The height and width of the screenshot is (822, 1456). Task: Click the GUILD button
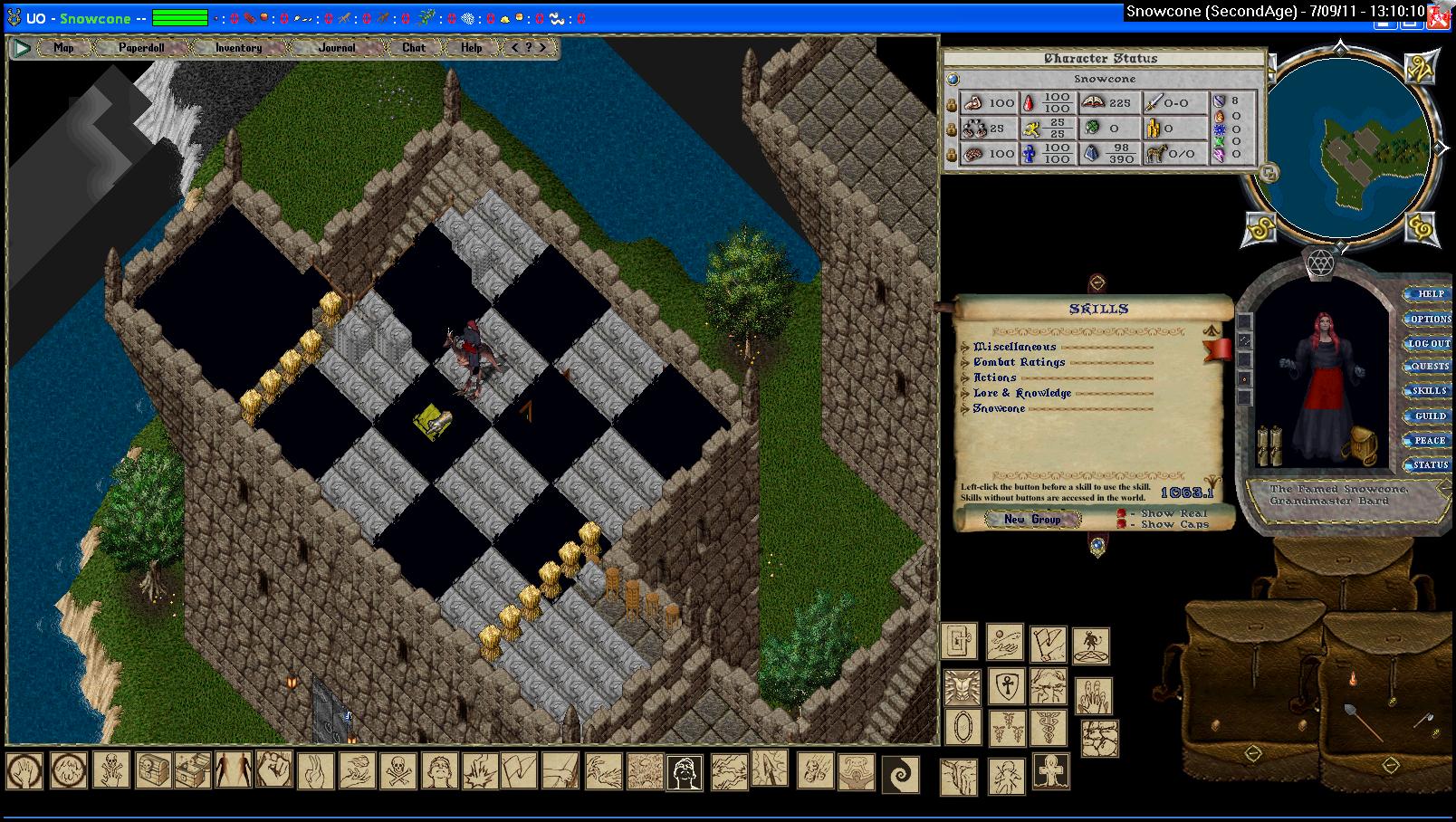tap(1430, 416)
